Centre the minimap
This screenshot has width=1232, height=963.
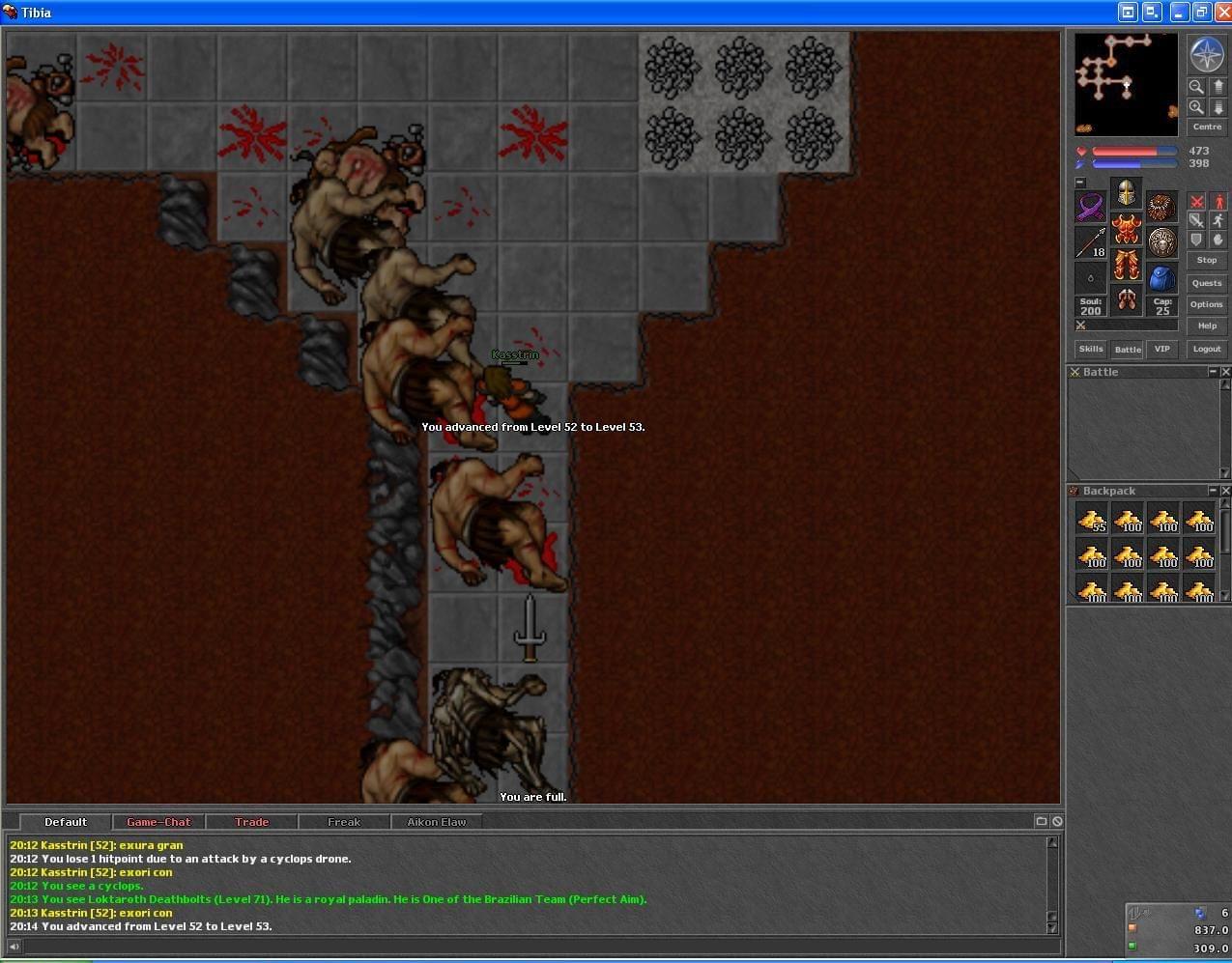click(1206, 127)
